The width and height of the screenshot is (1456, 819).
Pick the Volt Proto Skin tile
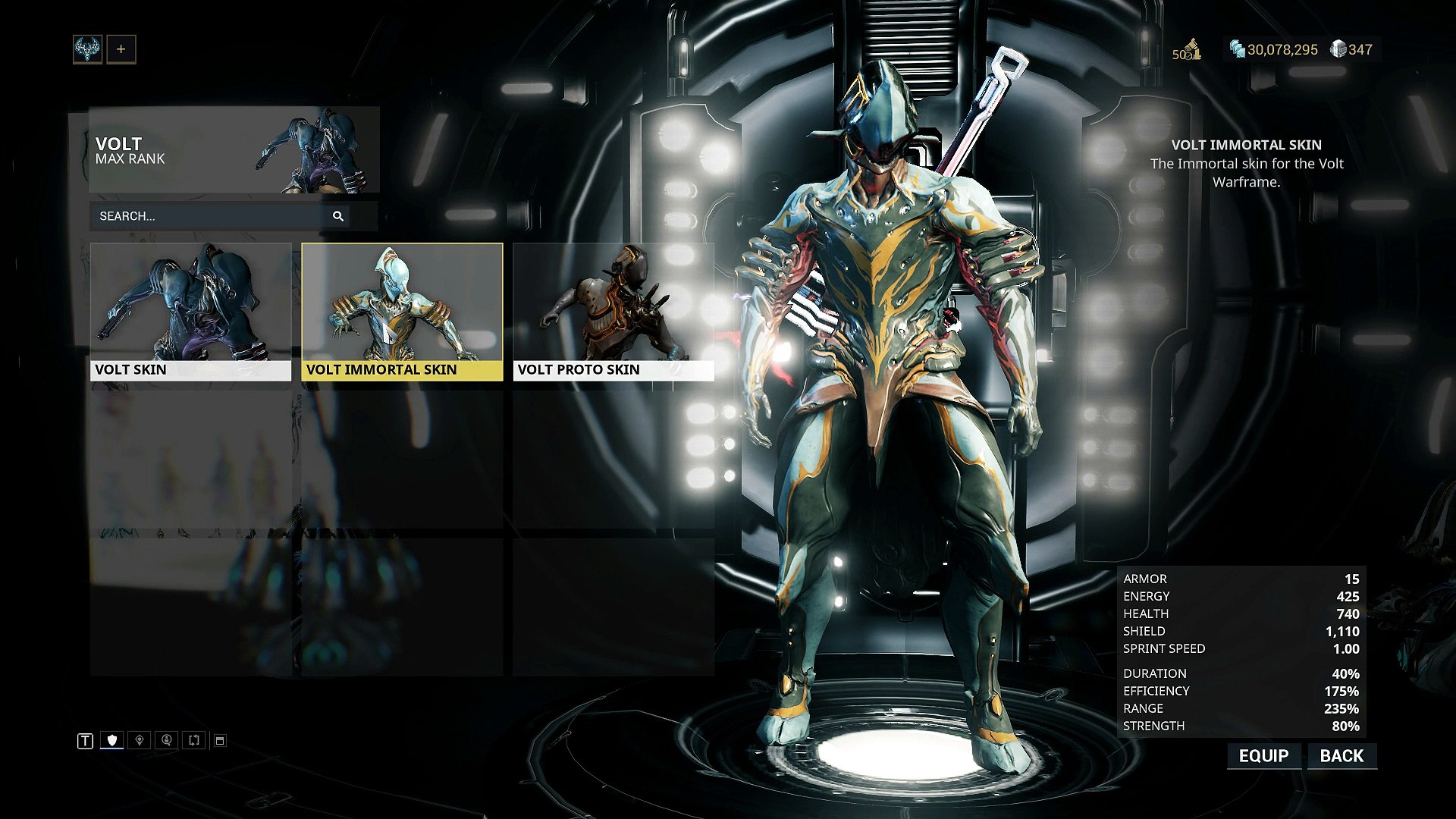point(613,311)
